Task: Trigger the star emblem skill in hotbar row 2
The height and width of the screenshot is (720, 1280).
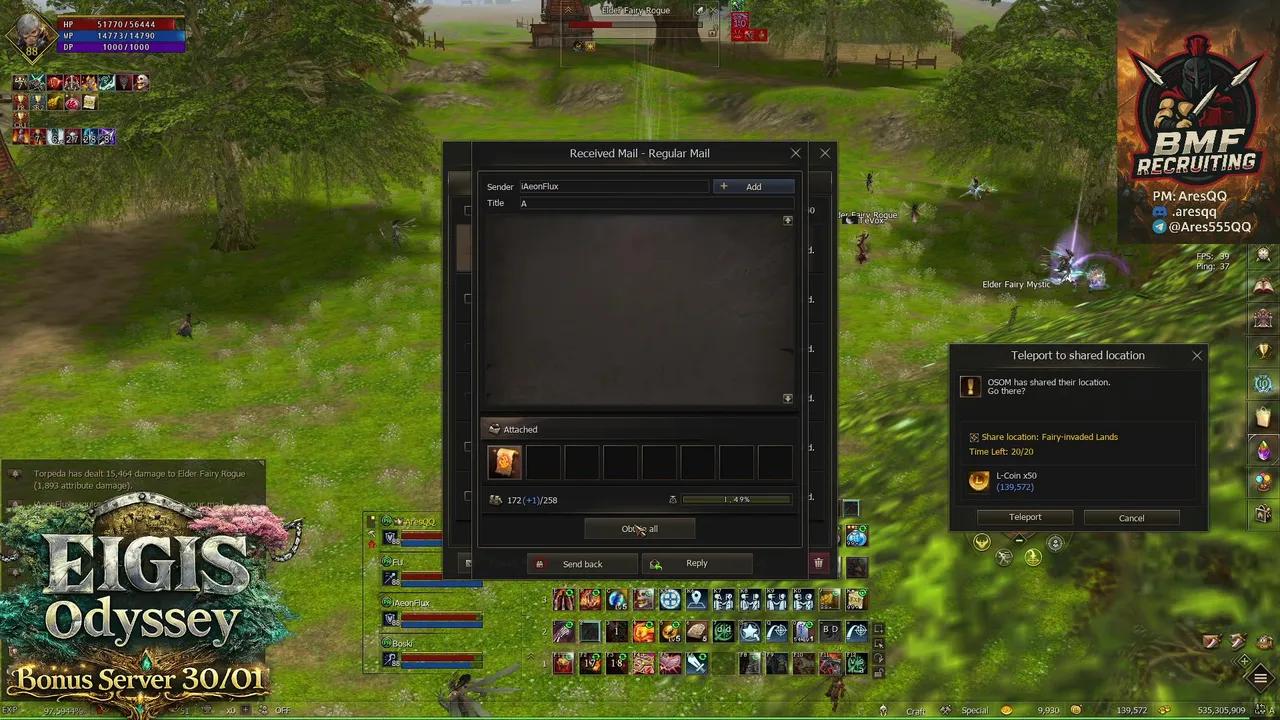Action: [750, 632]
